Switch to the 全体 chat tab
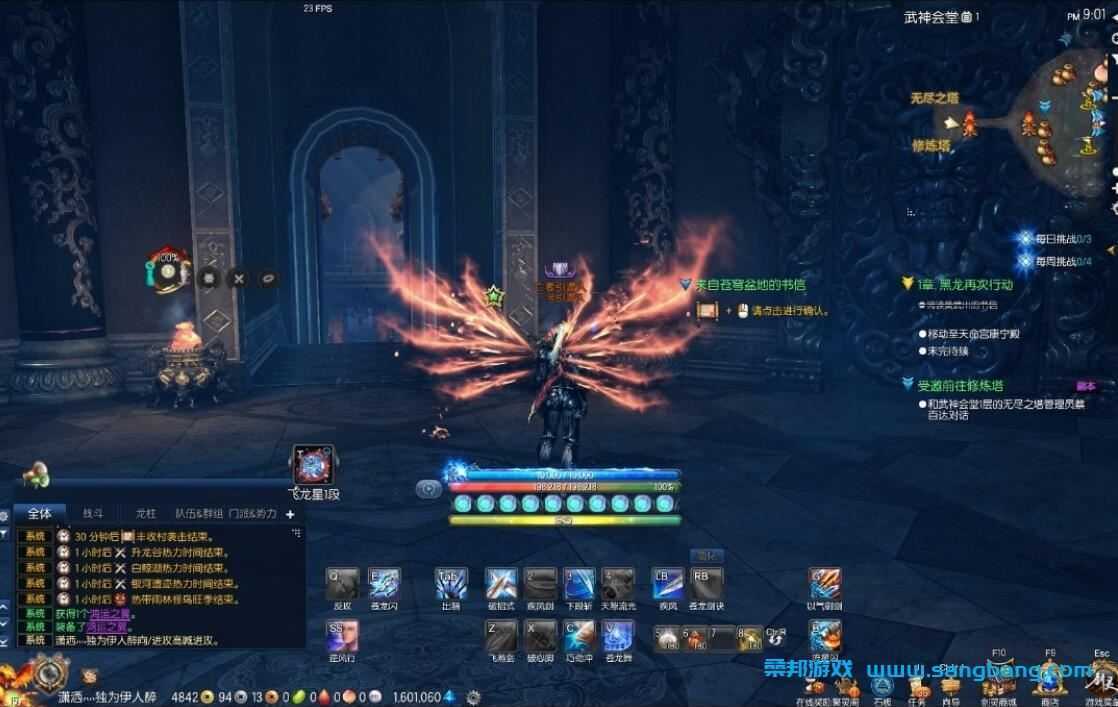The height and width of the screenshot is (707, 1118). (x=39, y=513)
